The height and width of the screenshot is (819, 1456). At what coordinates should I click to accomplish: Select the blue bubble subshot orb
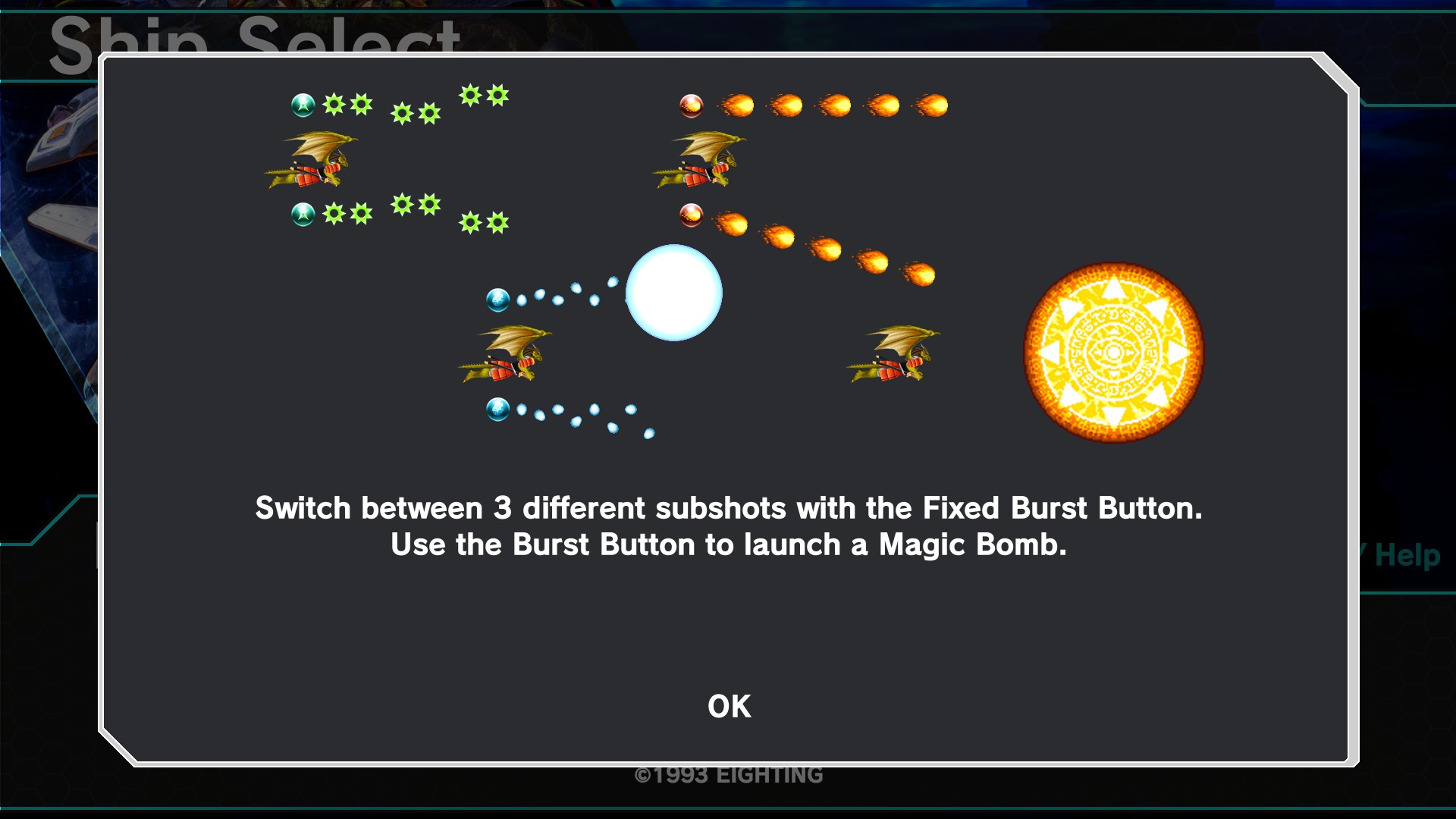pos(499,300)
